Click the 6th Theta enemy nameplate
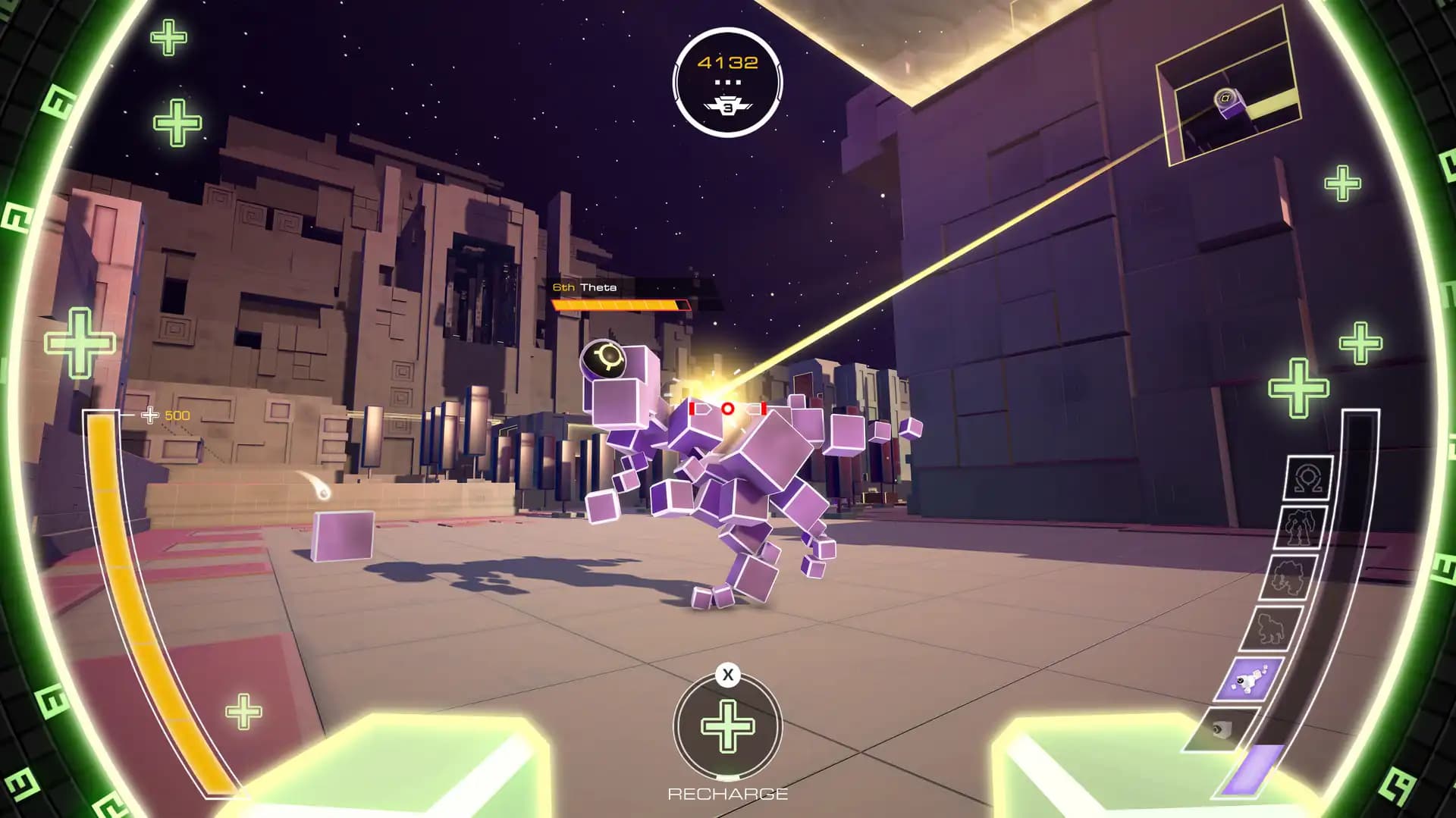The width and height of the screenshot is (1456, 818). click(x=585, y=288)
